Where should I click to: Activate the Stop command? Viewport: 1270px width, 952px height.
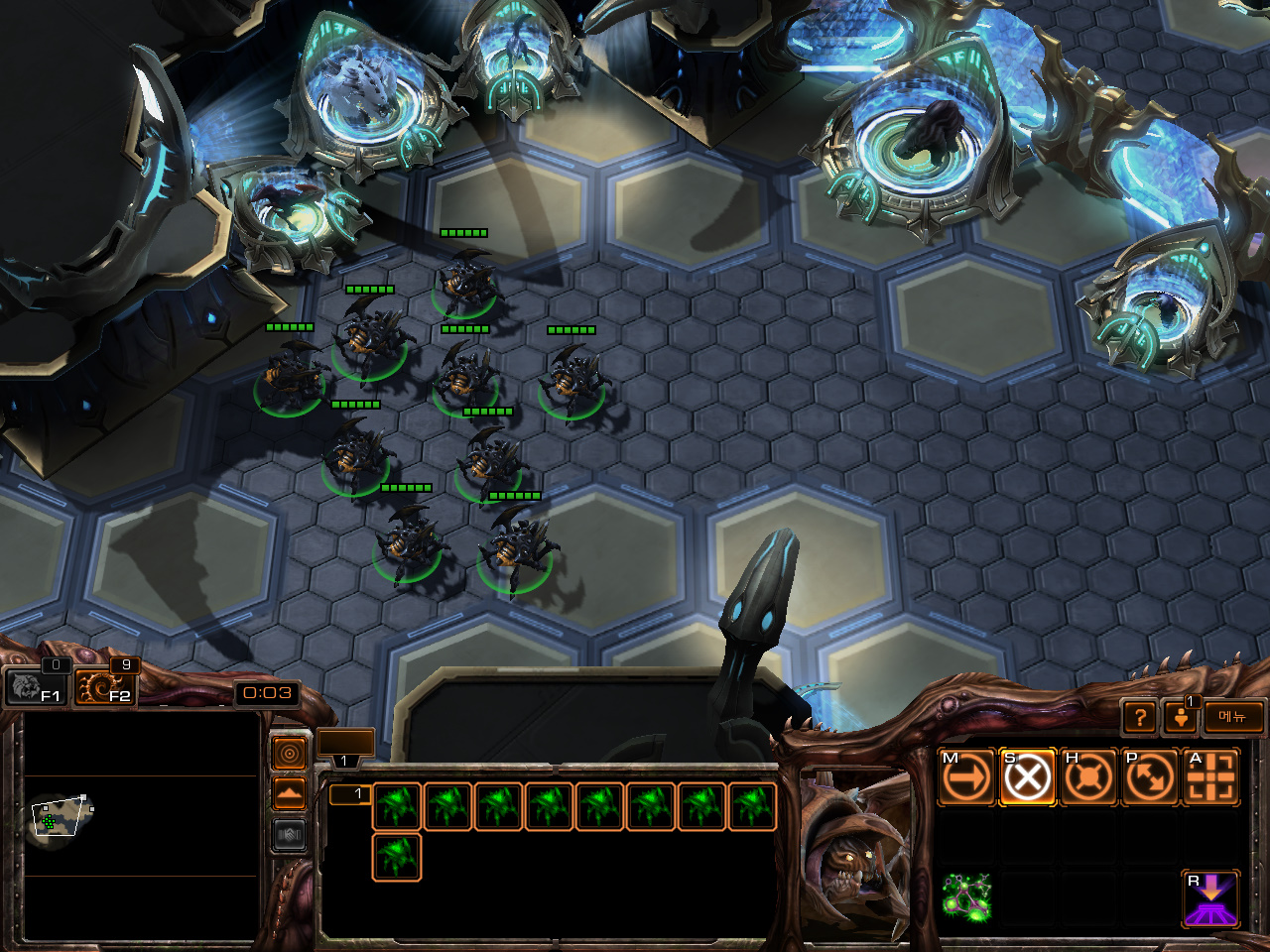(x=1028, y=776)
